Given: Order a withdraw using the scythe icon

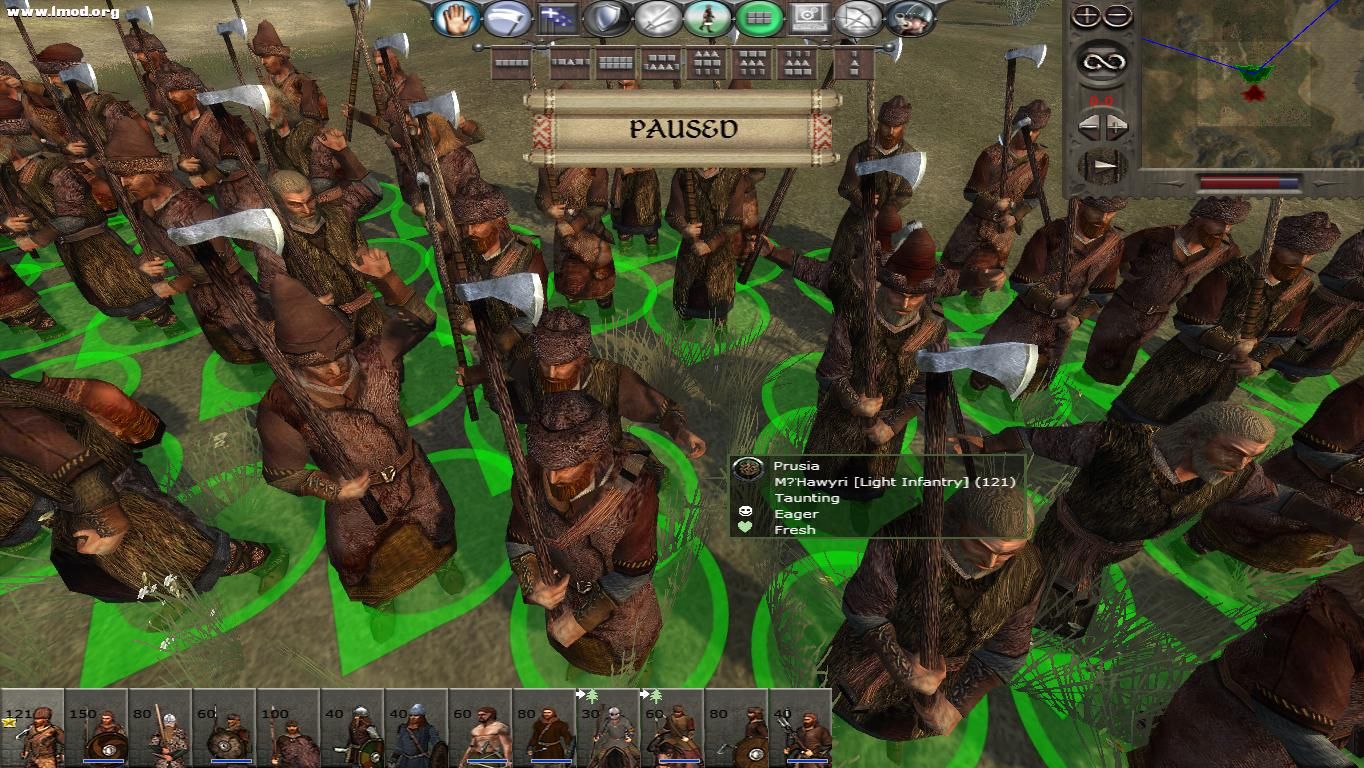Looking at the screenshot, I should (507, 17).
